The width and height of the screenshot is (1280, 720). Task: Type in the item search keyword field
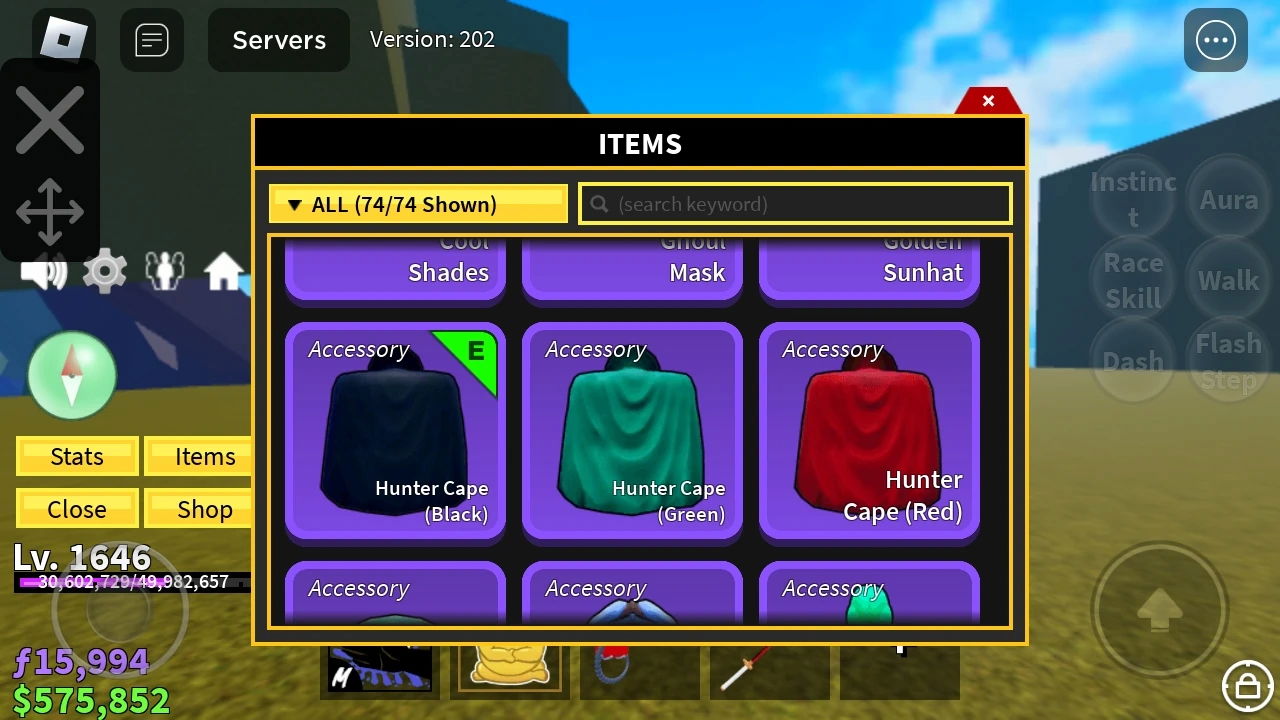795,204
